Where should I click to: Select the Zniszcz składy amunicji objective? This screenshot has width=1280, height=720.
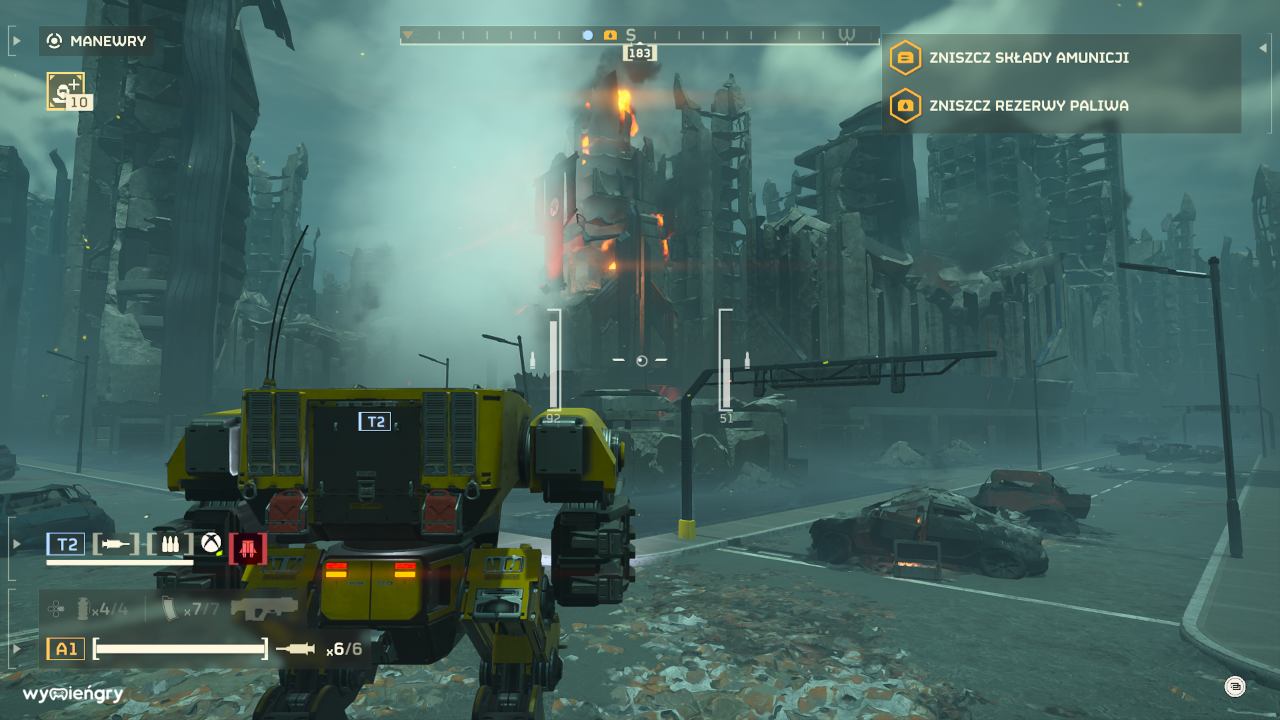pyautogui.click(x=1028, y=58)
